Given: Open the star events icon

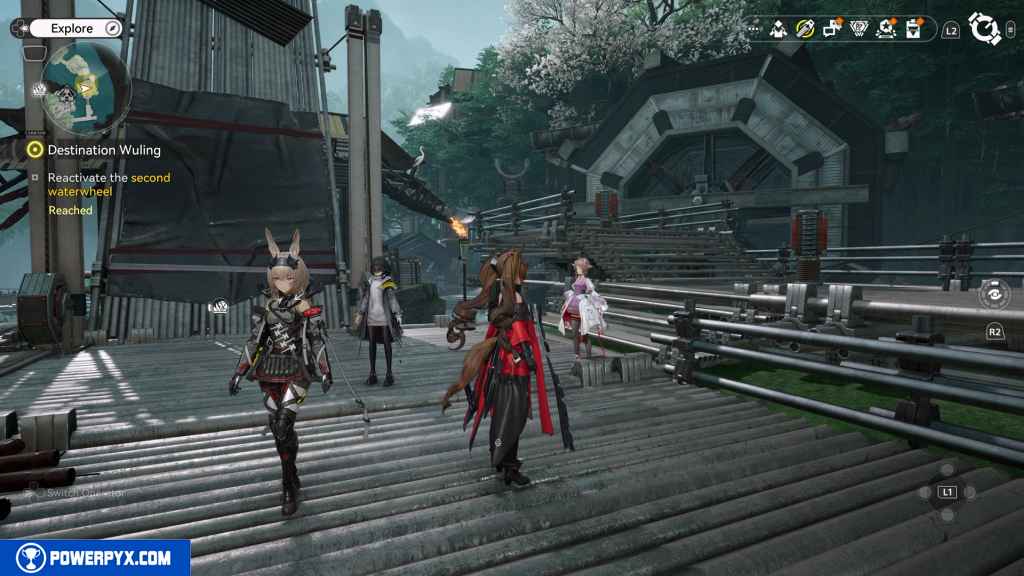Looking at the screenshot, I should coord(885,30).
